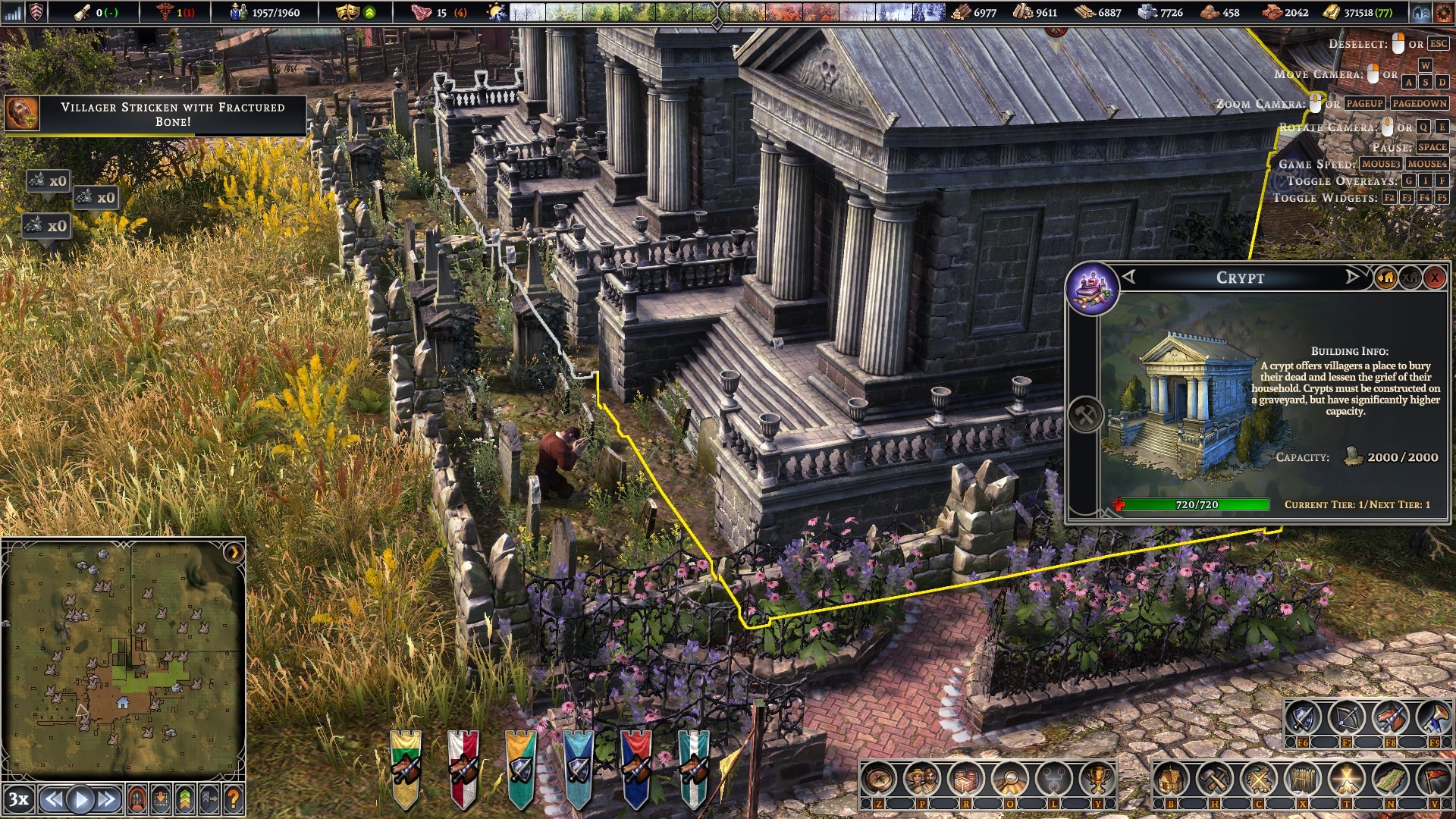The height and width of the screenshot is (819, 1456).
Task: Click the orange house arrow button
Action: click(x=1385, y=278)
